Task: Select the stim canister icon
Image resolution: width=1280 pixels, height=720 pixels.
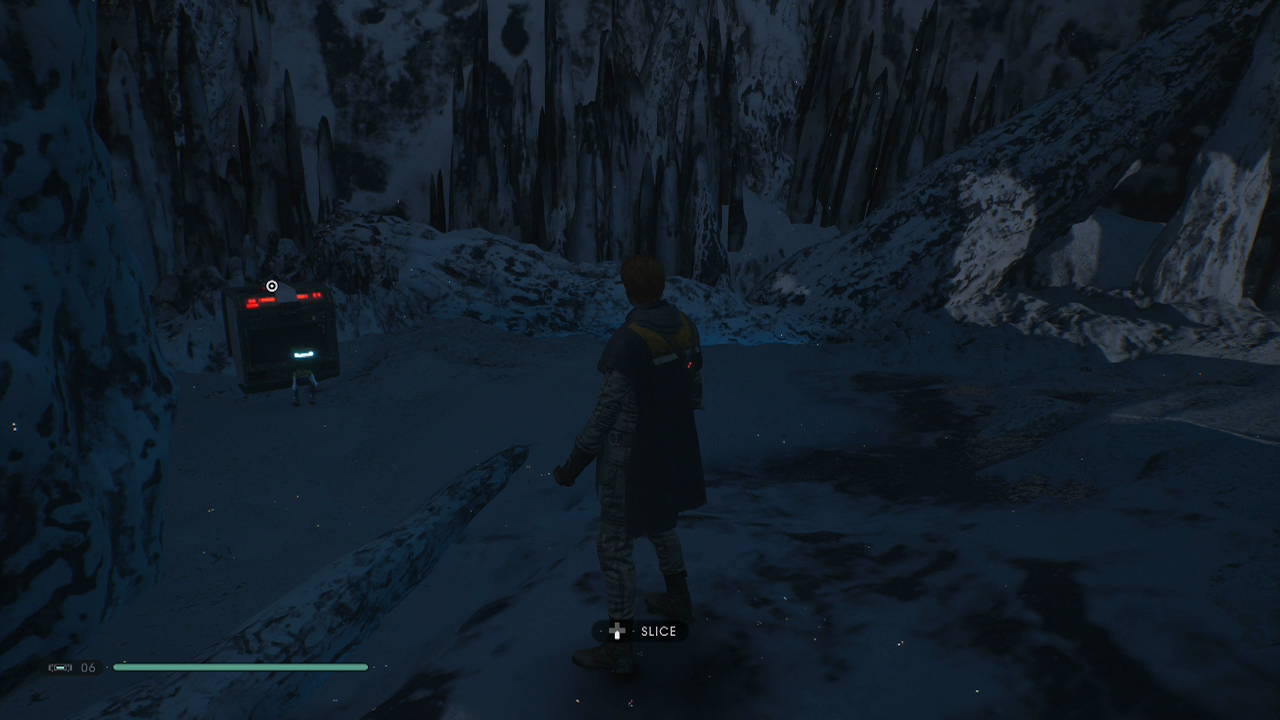Action: click(x=60, y=667)
